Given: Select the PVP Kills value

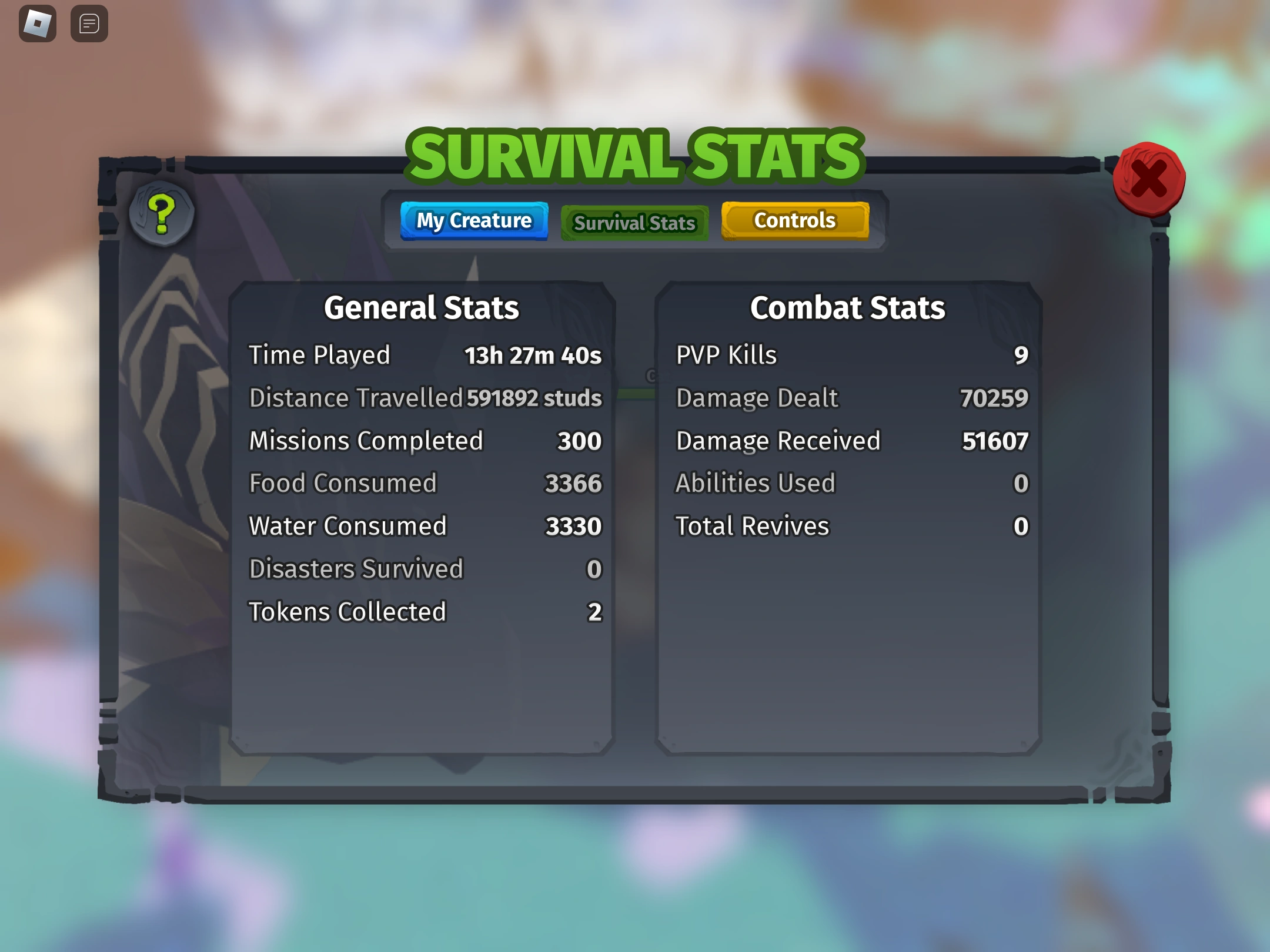Looking at the screenshot, I should (1024, 355).
